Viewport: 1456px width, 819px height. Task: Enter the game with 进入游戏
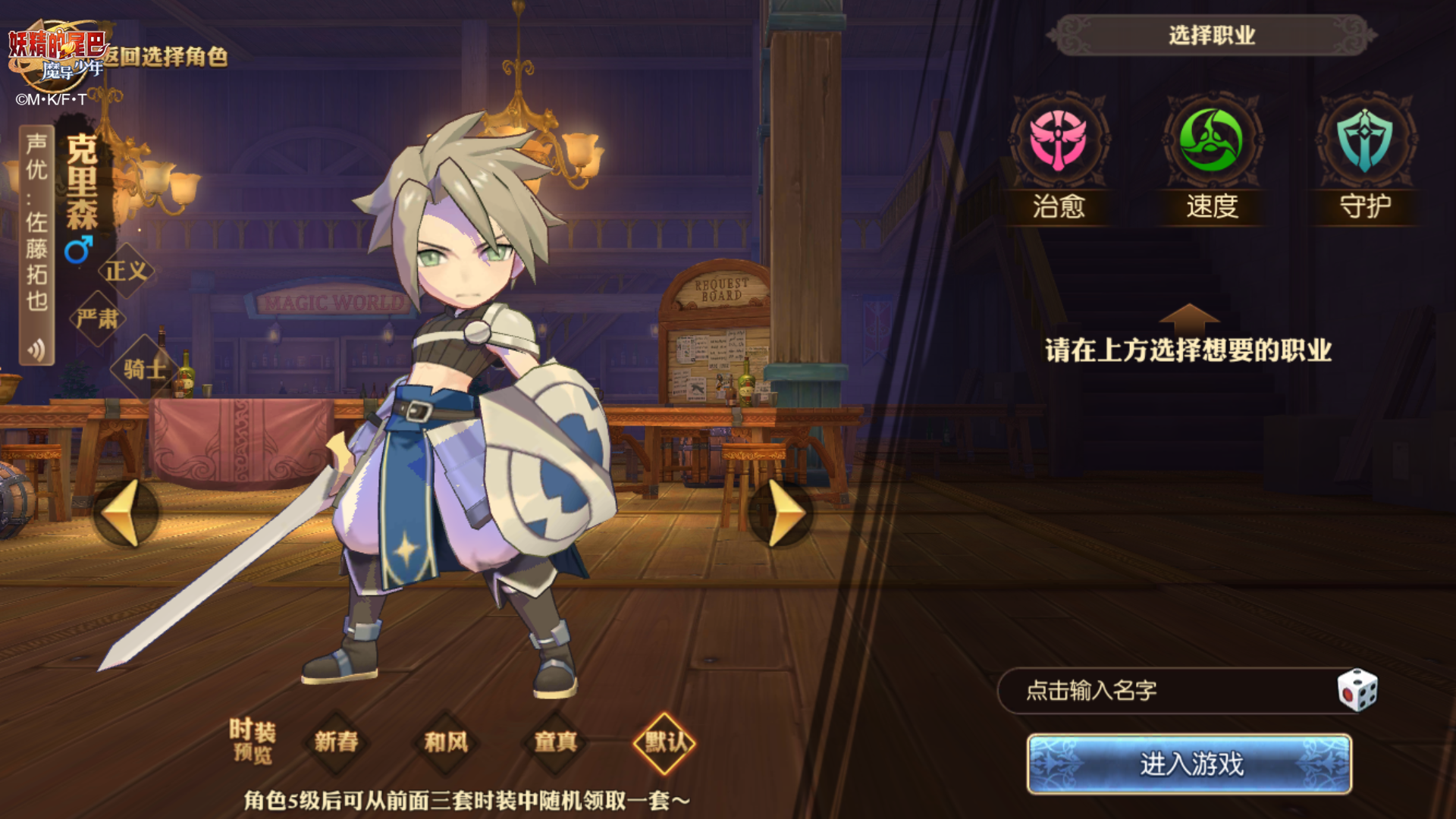tap(1189, 764)
